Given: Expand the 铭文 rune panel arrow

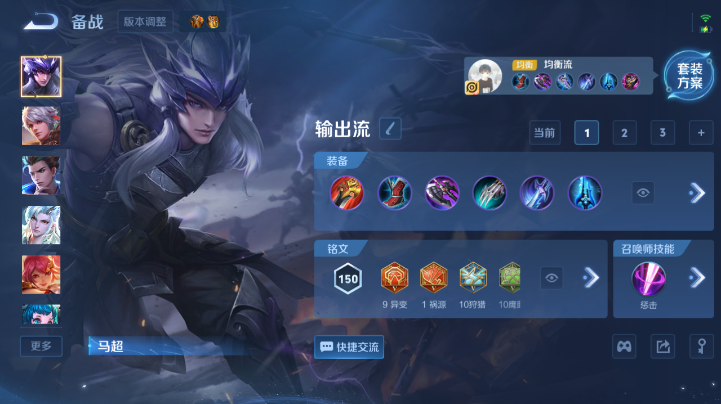Looking at the screenshot, I should pyautogui.click(x=591, y=277).
